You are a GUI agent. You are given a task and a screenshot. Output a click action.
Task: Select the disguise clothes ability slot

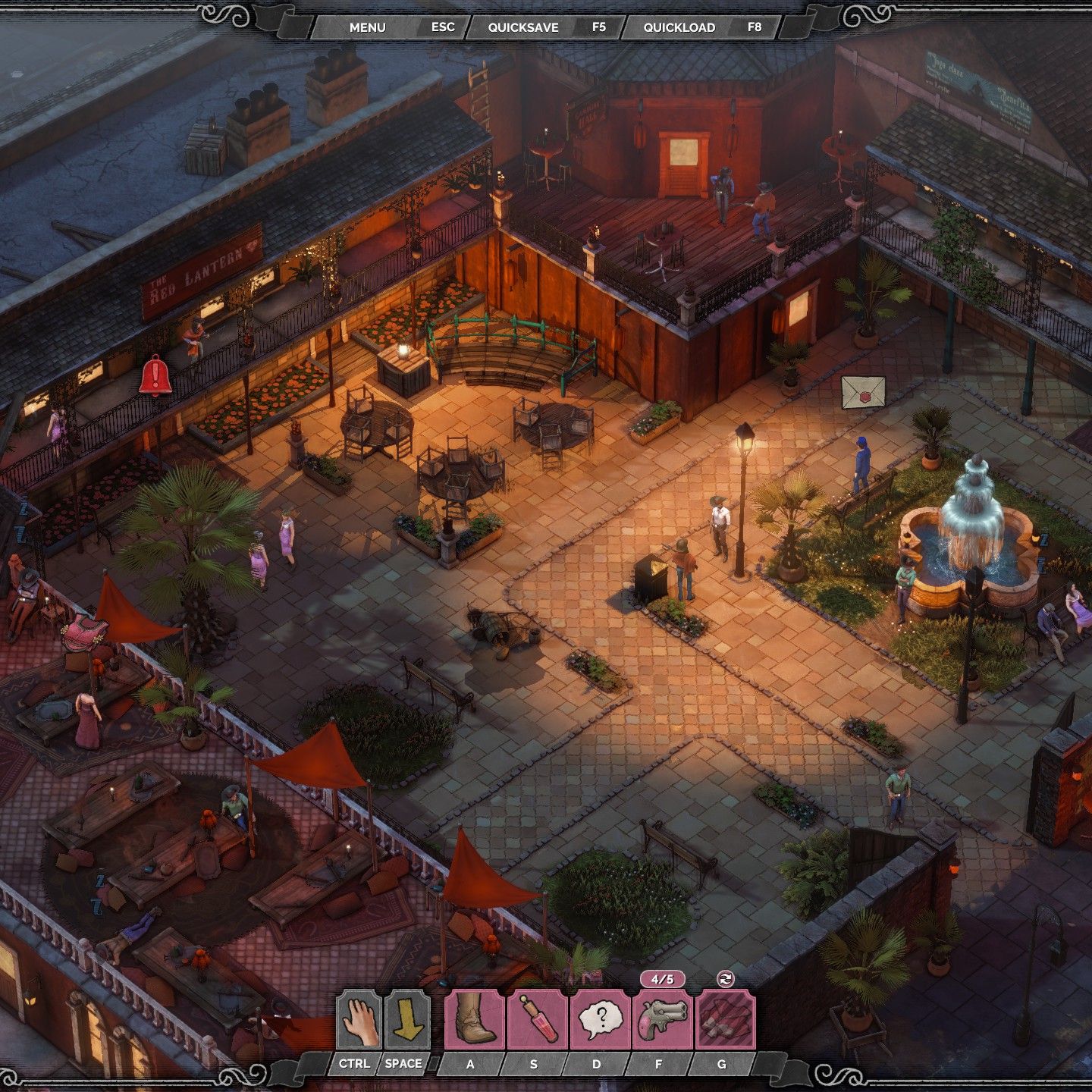(726, 1021)
